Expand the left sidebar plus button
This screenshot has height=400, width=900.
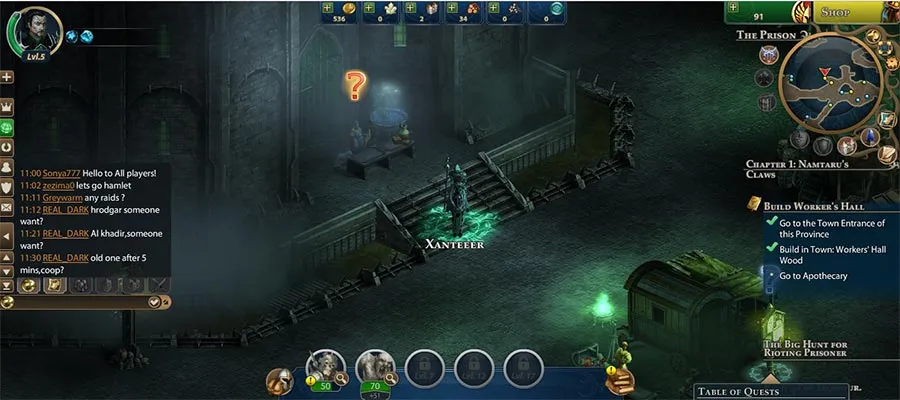7,77
